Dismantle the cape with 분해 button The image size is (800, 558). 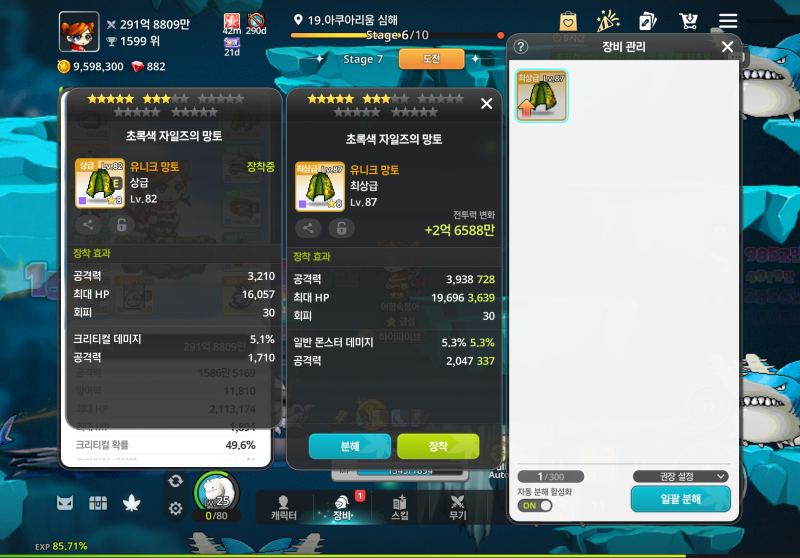349,446
